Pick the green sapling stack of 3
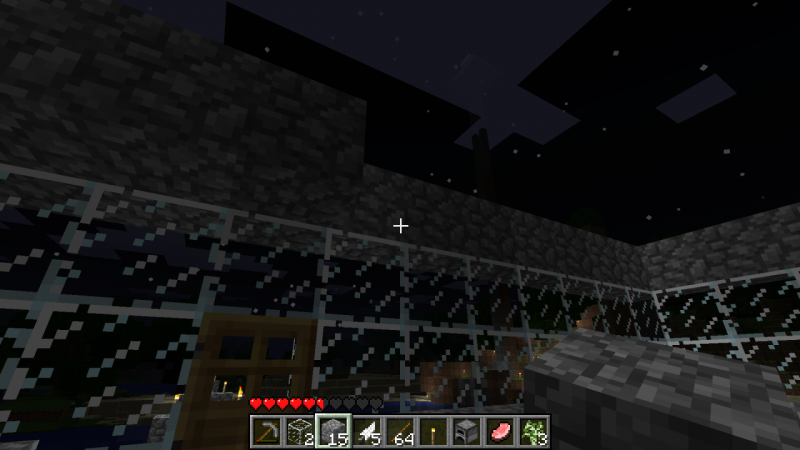 [x=535, y=432]
